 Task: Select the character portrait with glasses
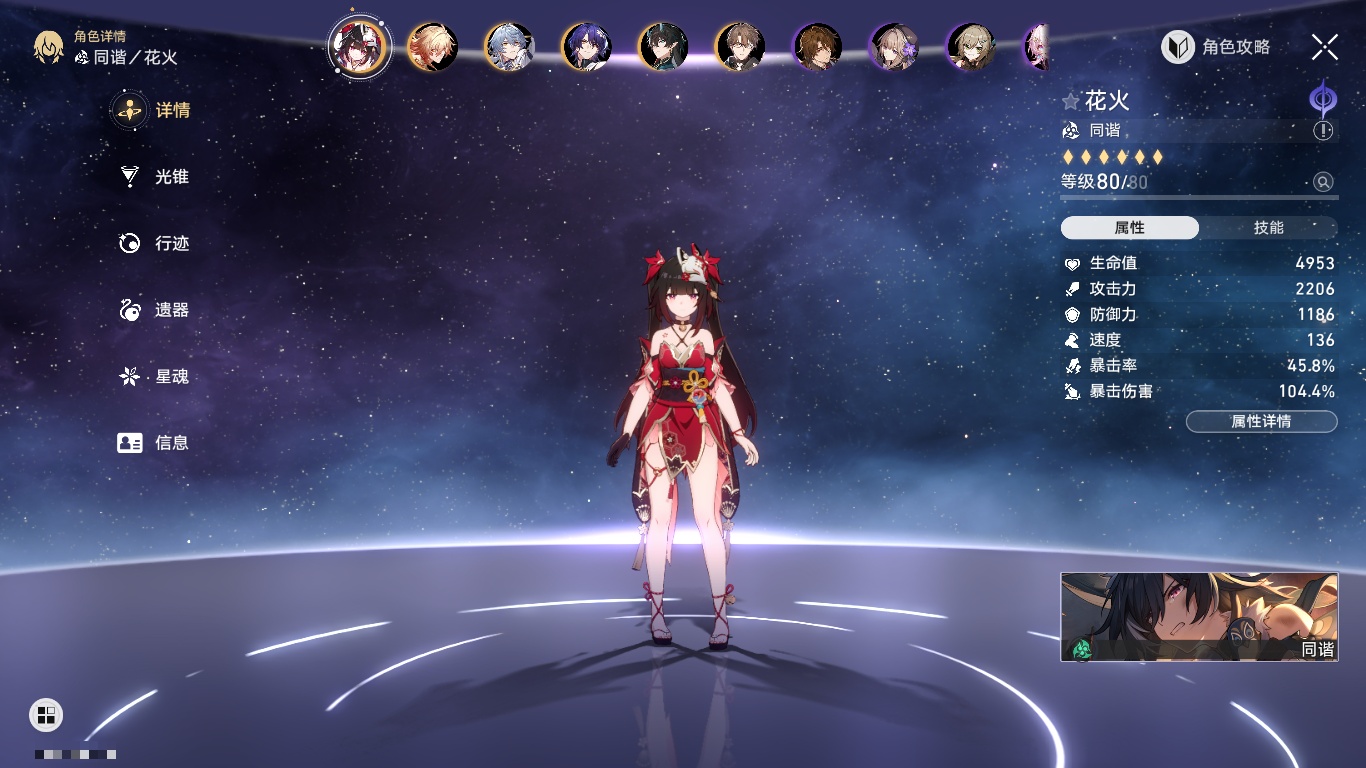[x=740, y=47]
